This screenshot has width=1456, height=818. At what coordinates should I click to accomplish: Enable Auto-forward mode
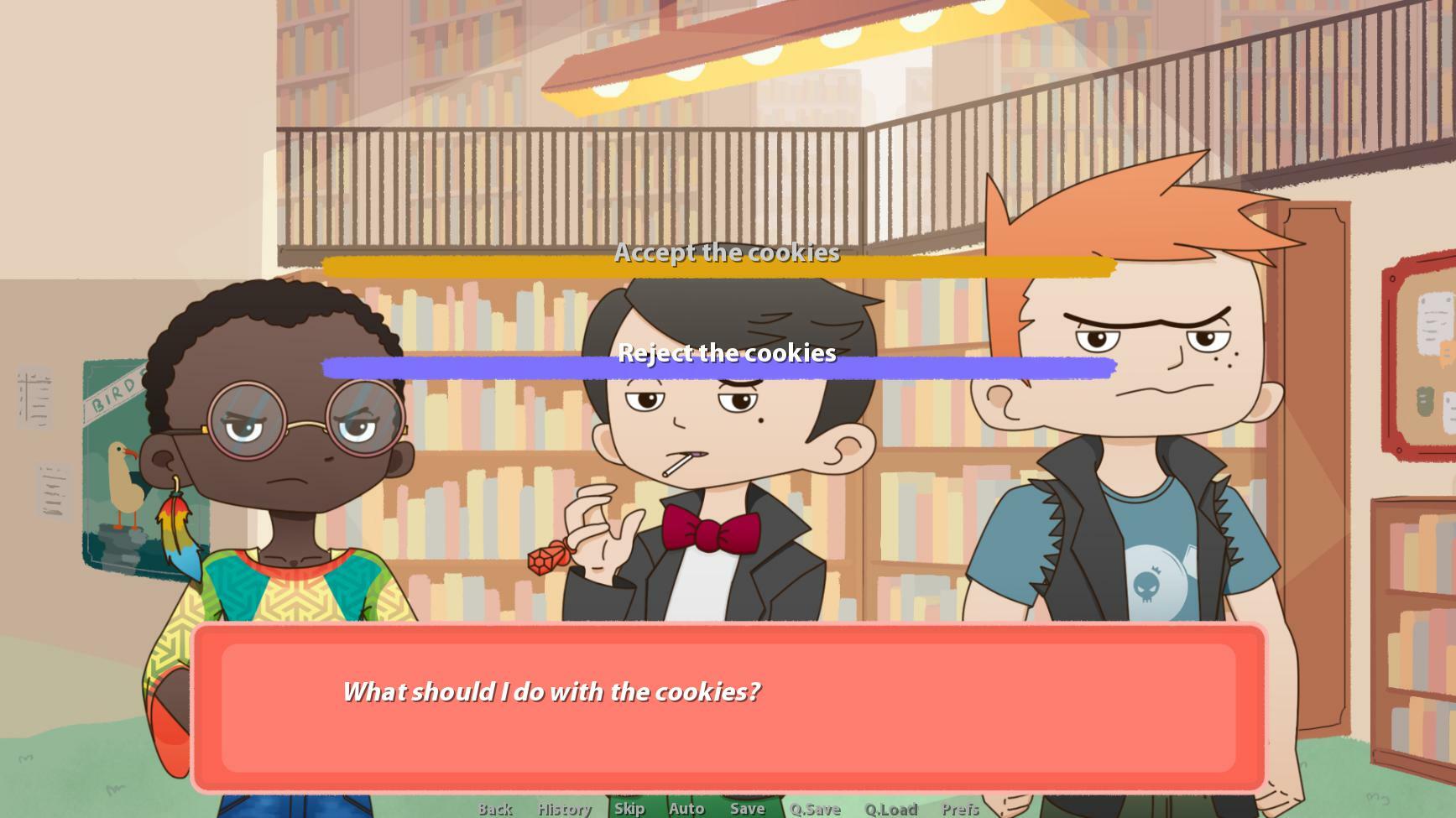pos(686,809)
